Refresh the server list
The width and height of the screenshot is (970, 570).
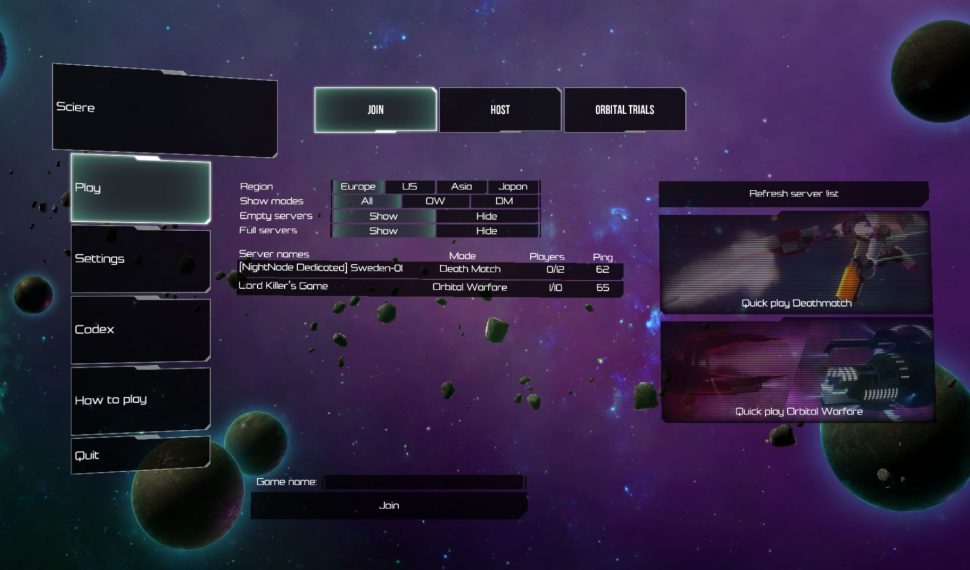(794, 193)
